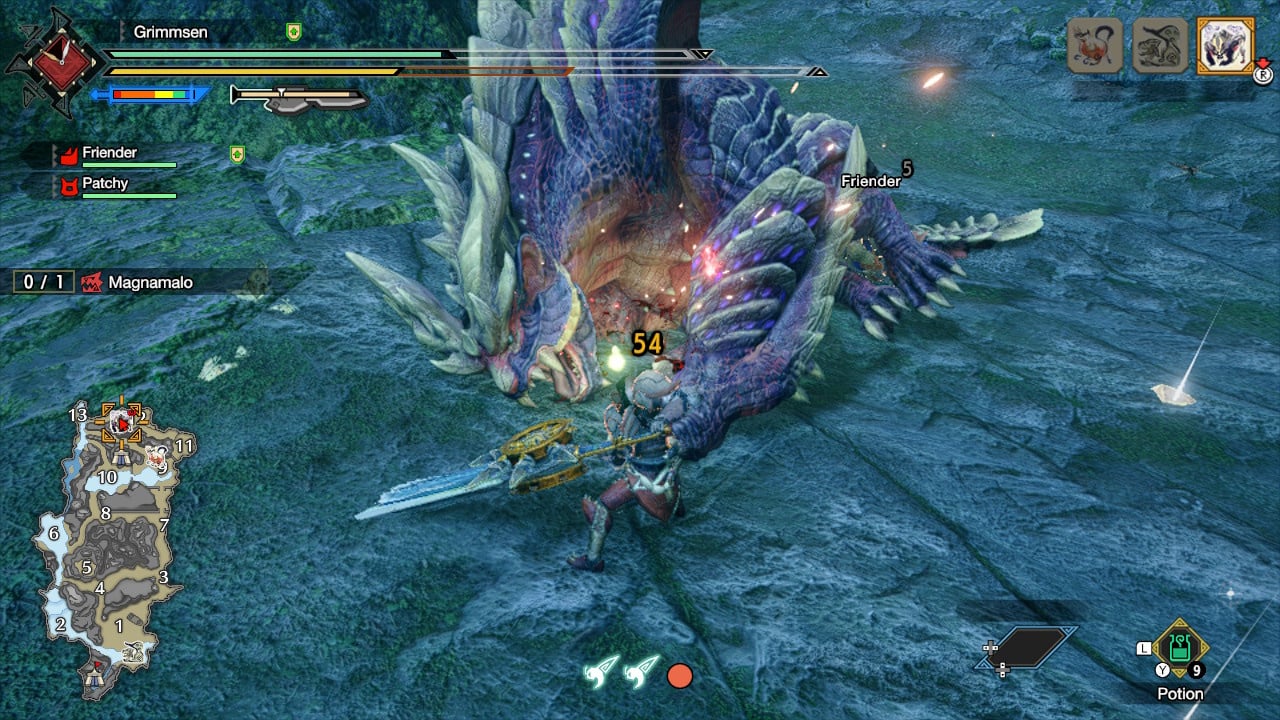Select the highlighted Magnamalo target icon
The height and width of the screenshot is (720, 1280).
[1225, 45]
